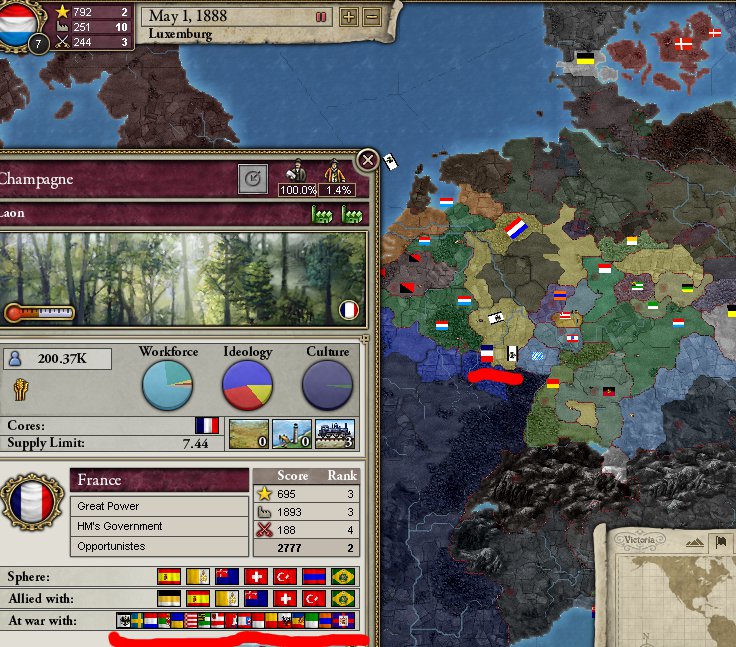Increase game speed with the plus button

(x=349, y=17)
